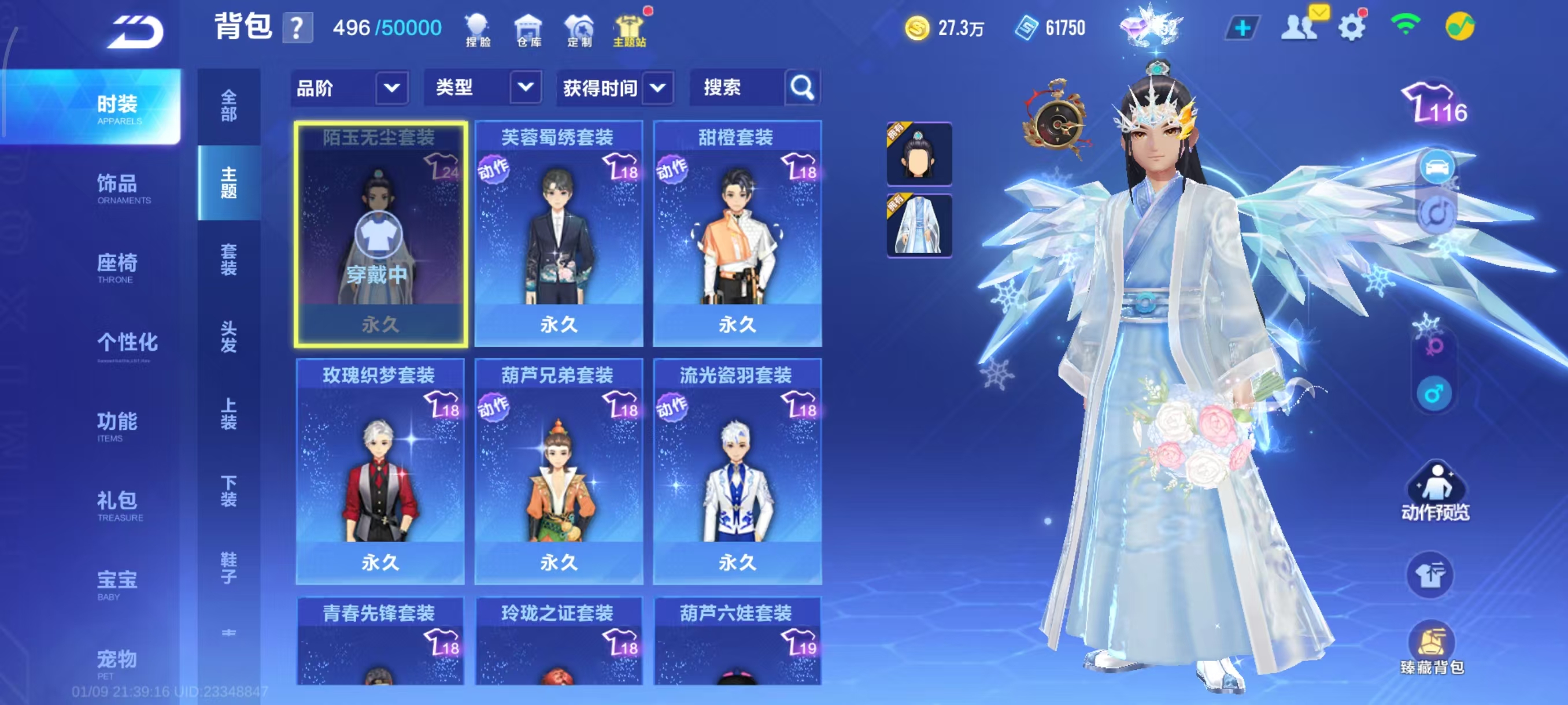Open the backpack help question mark
This screenshot has height=705, width=1568.
tap(297, 28)
